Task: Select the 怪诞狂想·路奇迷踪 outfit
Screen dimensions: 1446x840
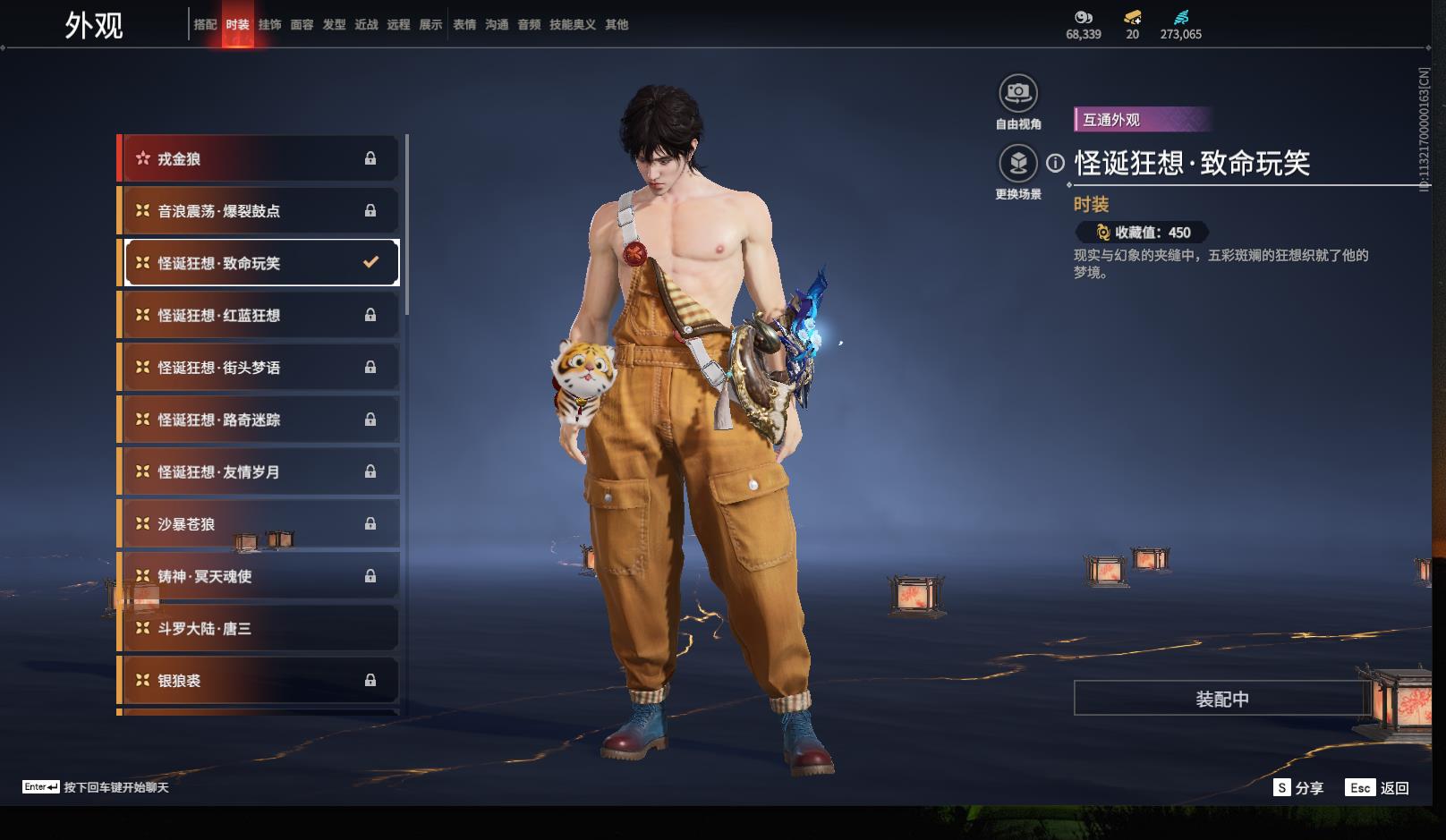Action: tap(258, 420)
